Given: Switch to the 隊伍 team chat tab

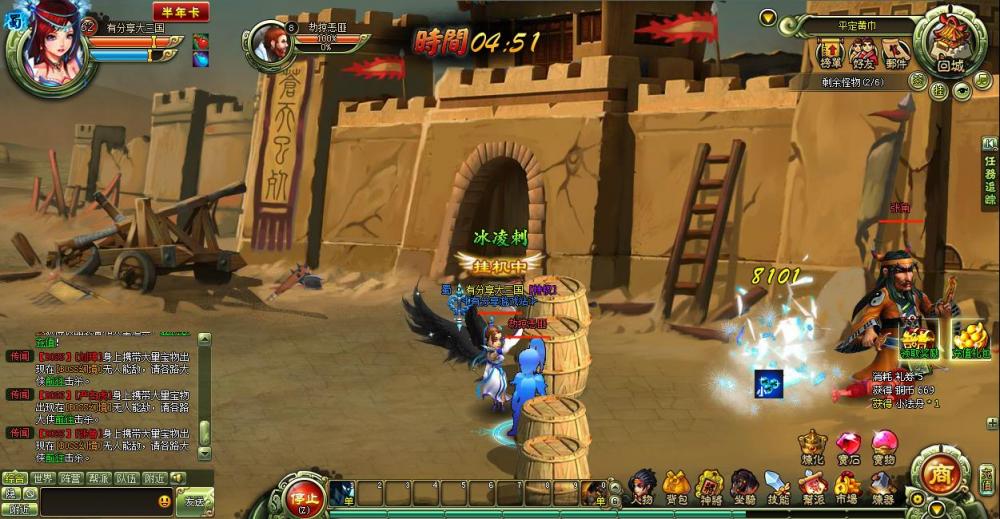Looking at the screenshot, I should pos(127,478).
